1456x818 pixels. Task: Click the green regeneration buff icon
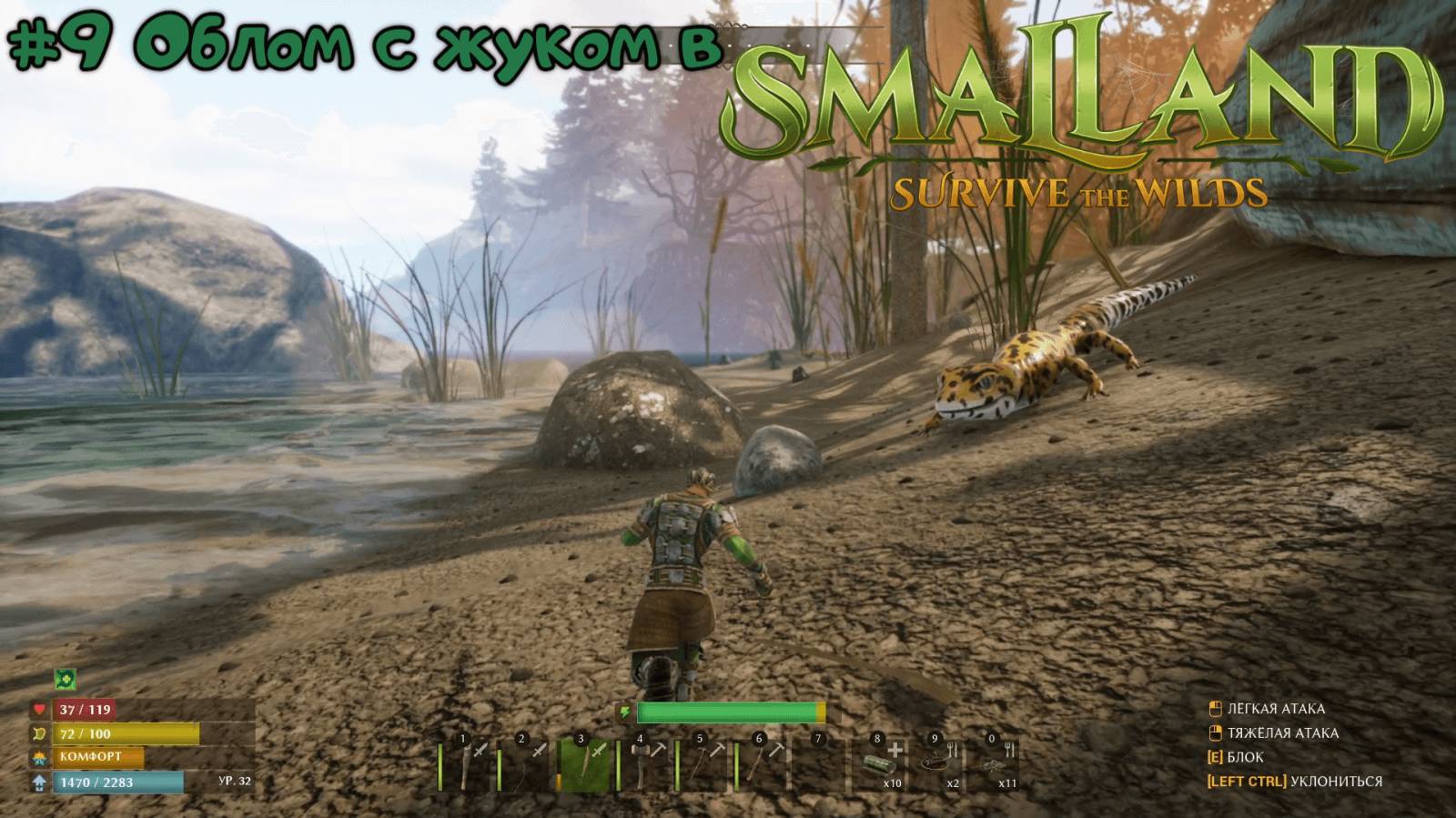click(x=66, y=678)
